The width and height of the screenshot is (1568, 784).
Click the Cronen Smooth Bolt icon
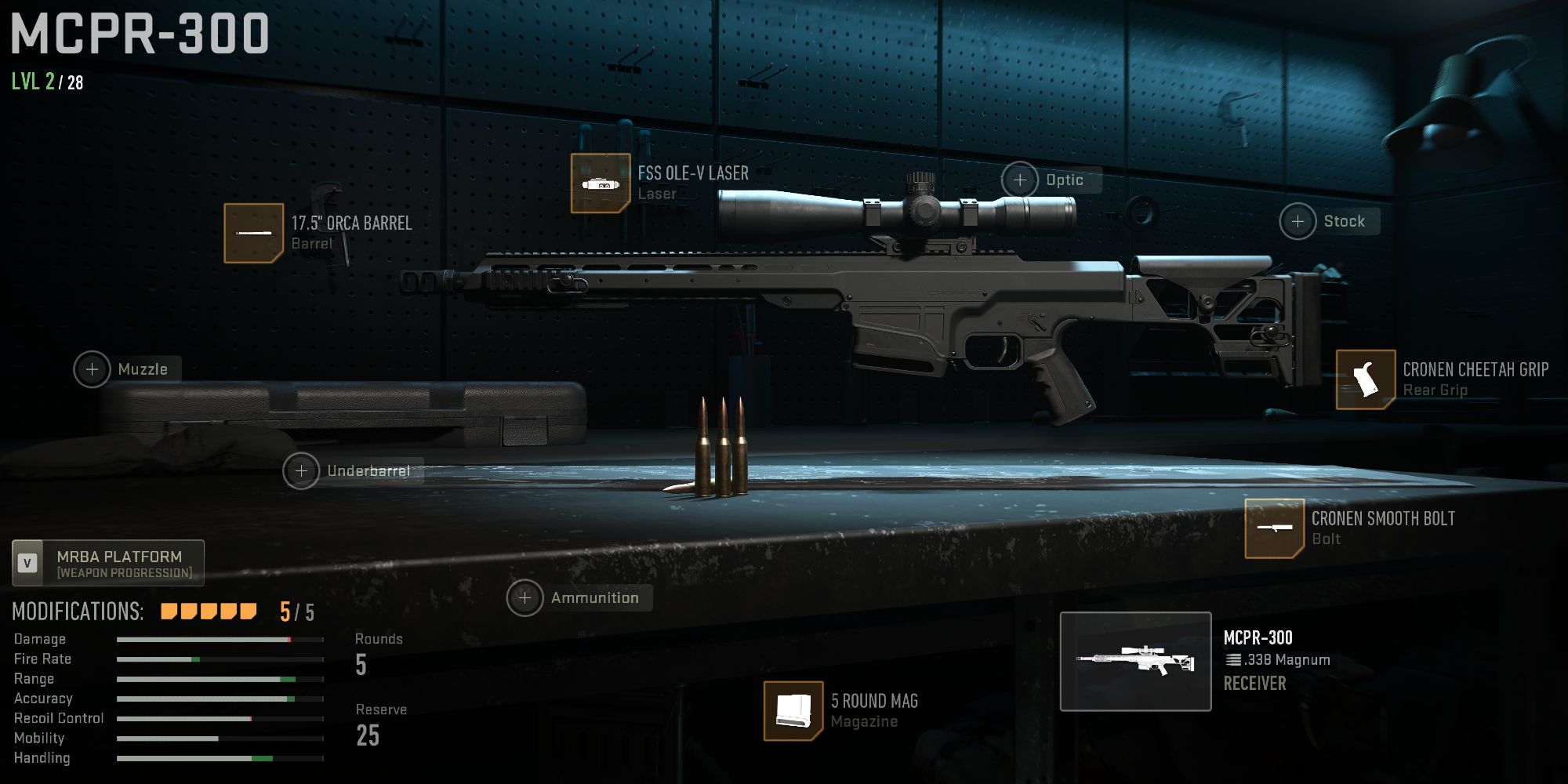click(1276, 529)
